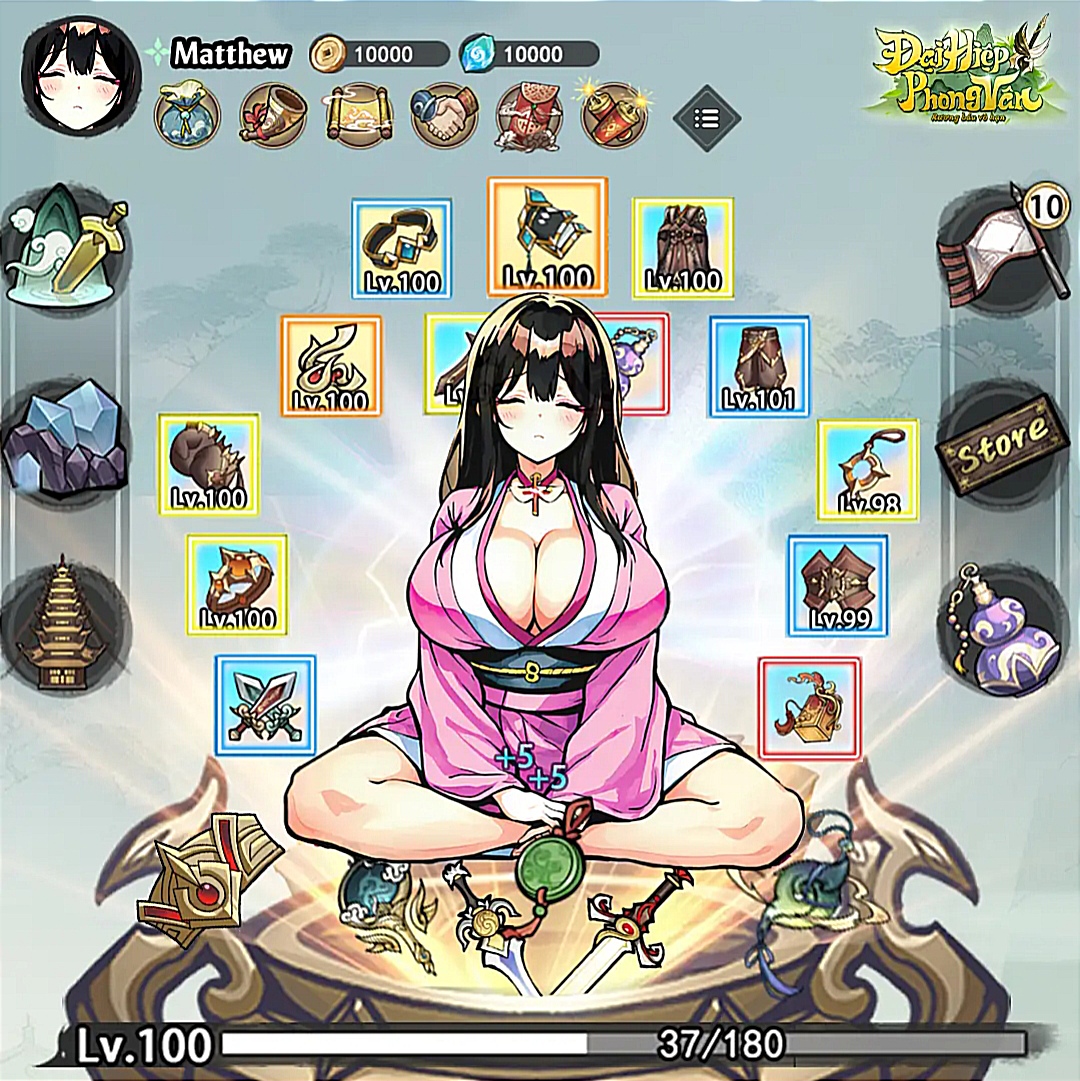
Task: Select the Lv.99 brown armor slot
Action: coord(838,585)
